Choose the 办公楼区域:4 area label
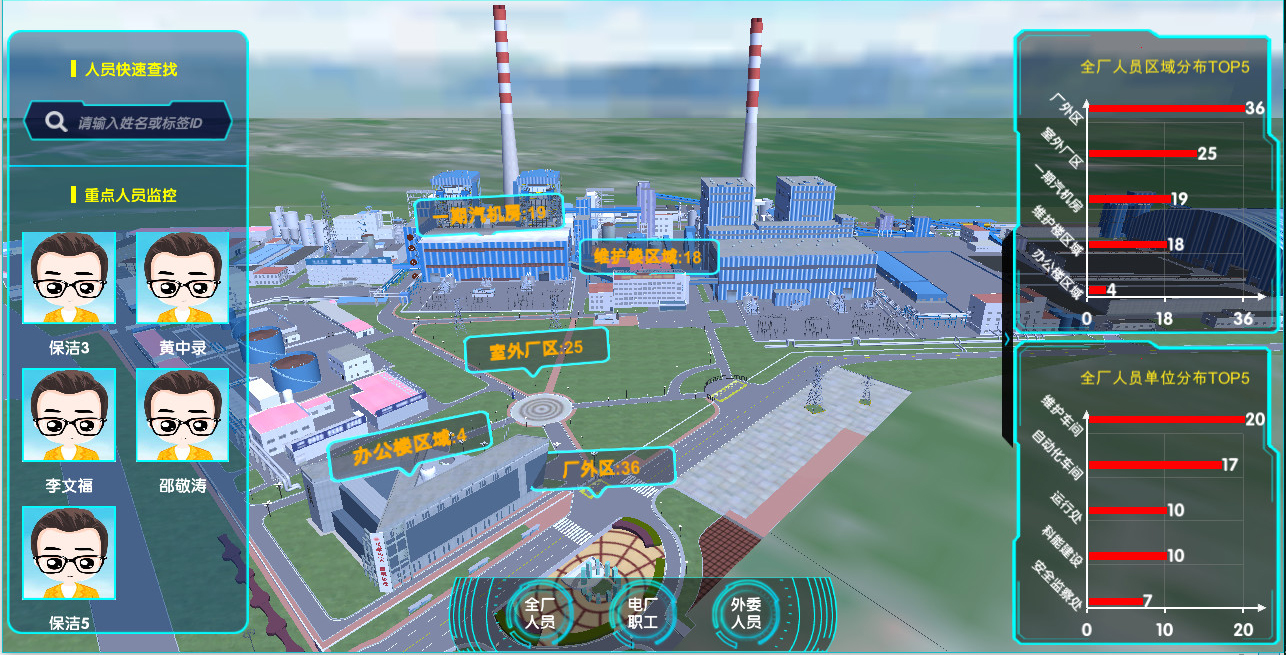 pyautogui.click(x=409, y=444)
